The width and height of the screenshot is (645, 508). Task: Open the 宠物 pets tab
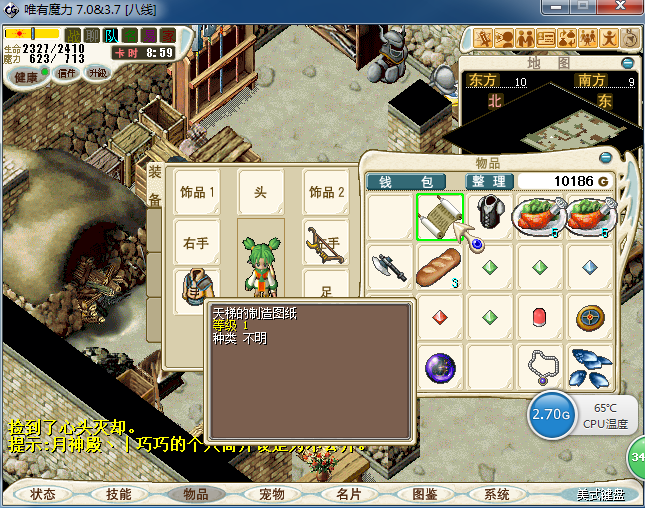272,494
